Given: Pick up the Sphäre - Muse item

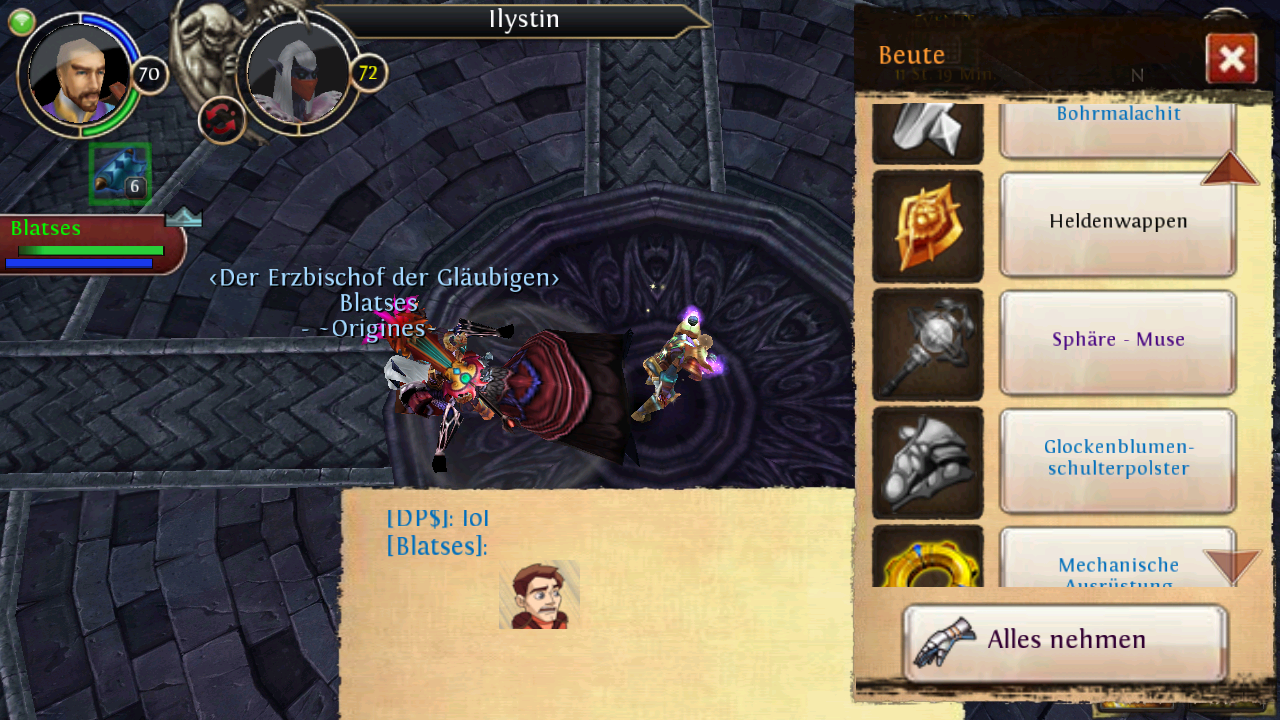Looking at the screenshot, I should [1118, 341].
